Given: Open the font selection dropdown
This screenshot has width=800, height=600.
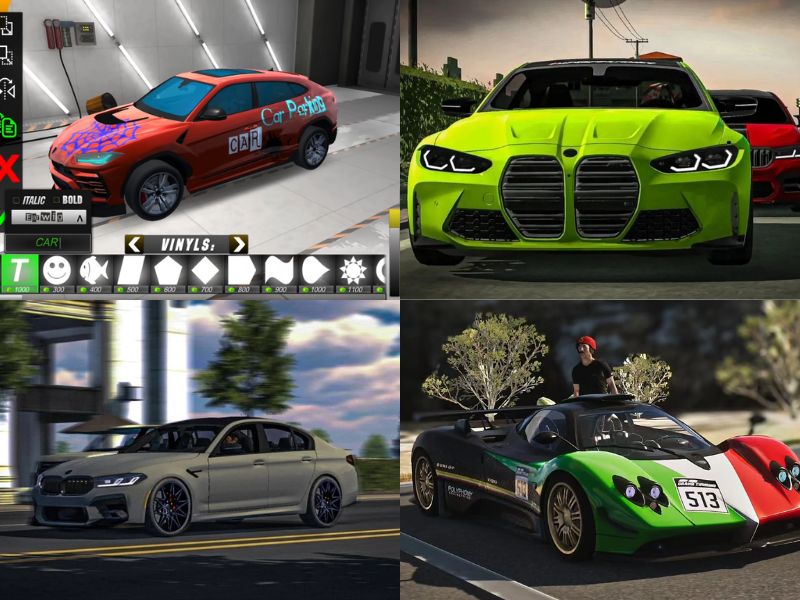Looking at the screenshot, I should pos(49,216).
